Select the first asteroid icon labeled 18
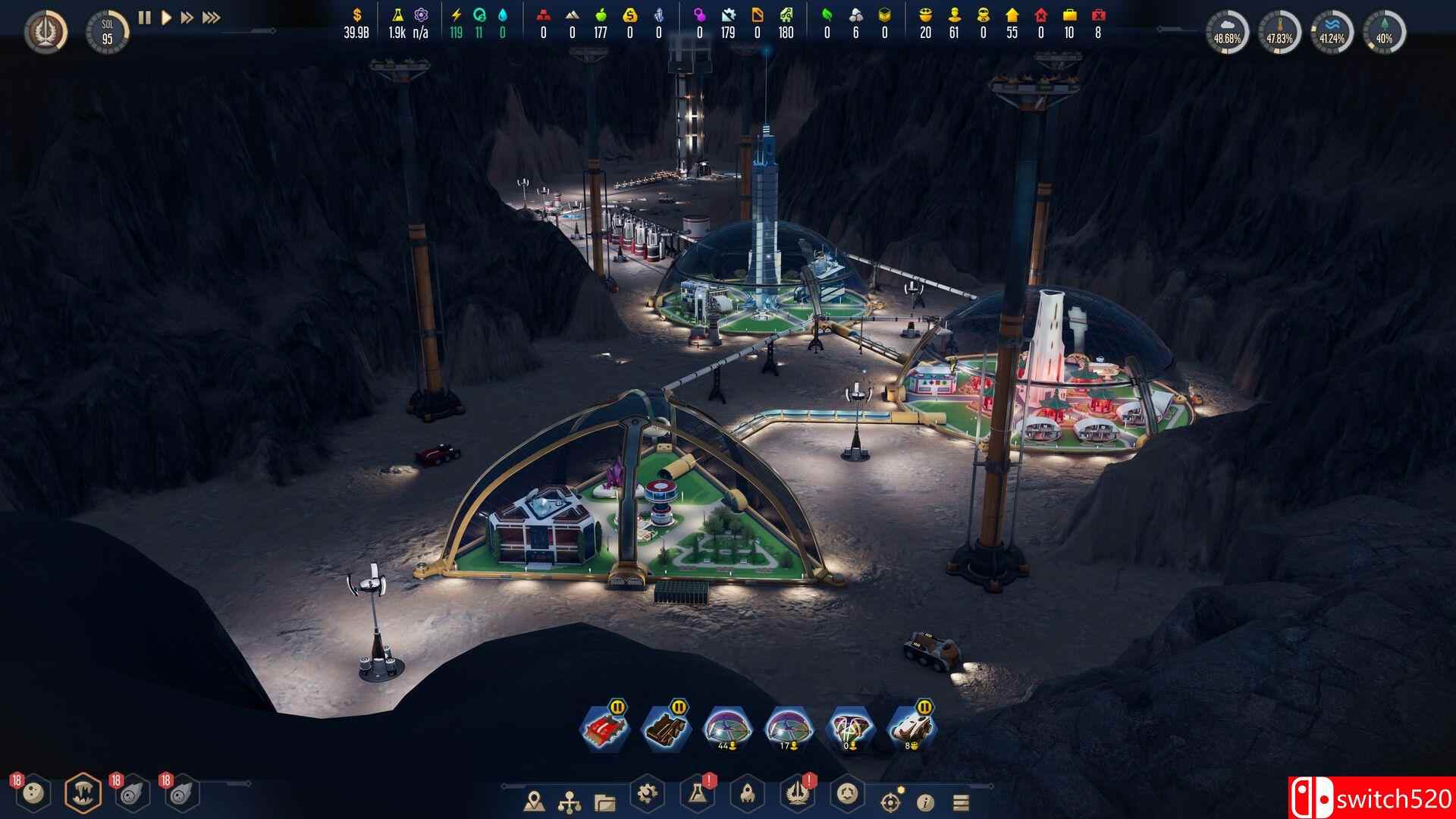This screenshot has height=819, width=1456. point(32,791)
